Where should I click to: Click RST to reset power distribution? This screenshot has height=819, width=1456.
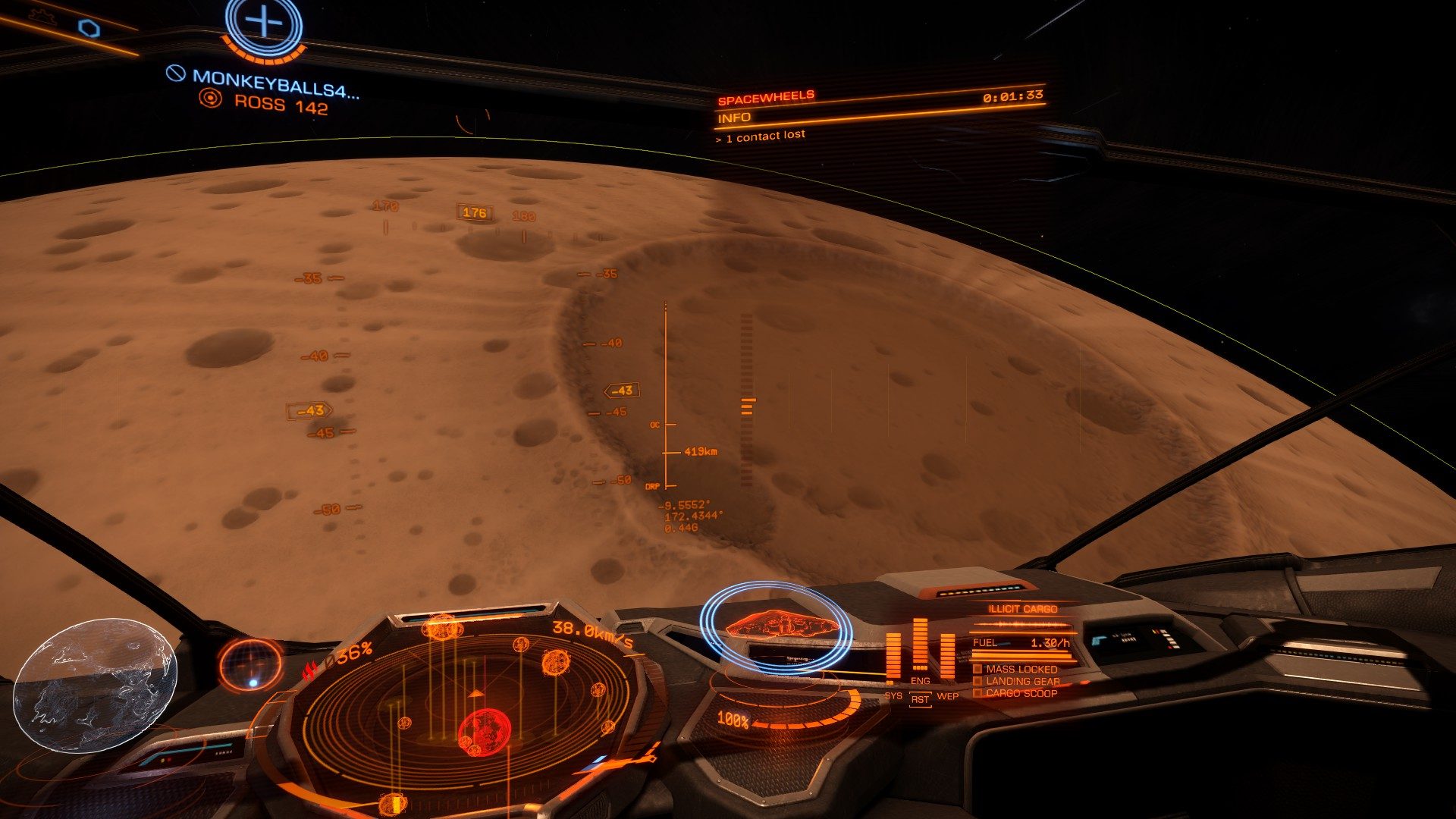920,699
